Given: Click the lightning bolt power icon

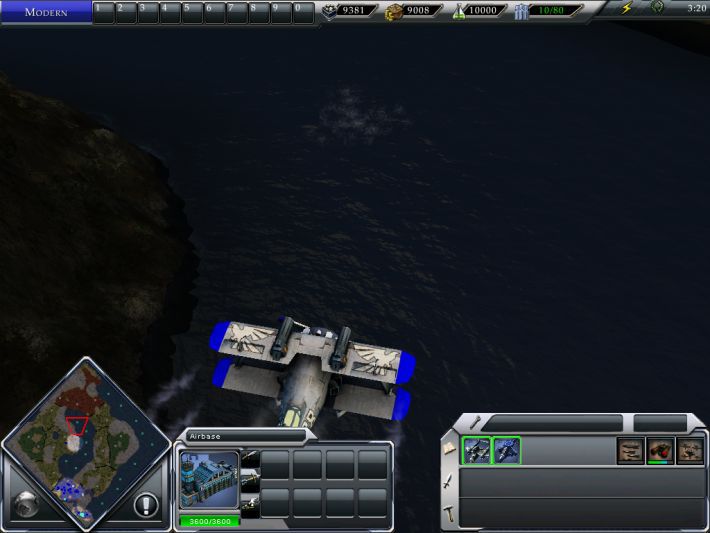Looking at the screenshot, I should click(627, 9).
